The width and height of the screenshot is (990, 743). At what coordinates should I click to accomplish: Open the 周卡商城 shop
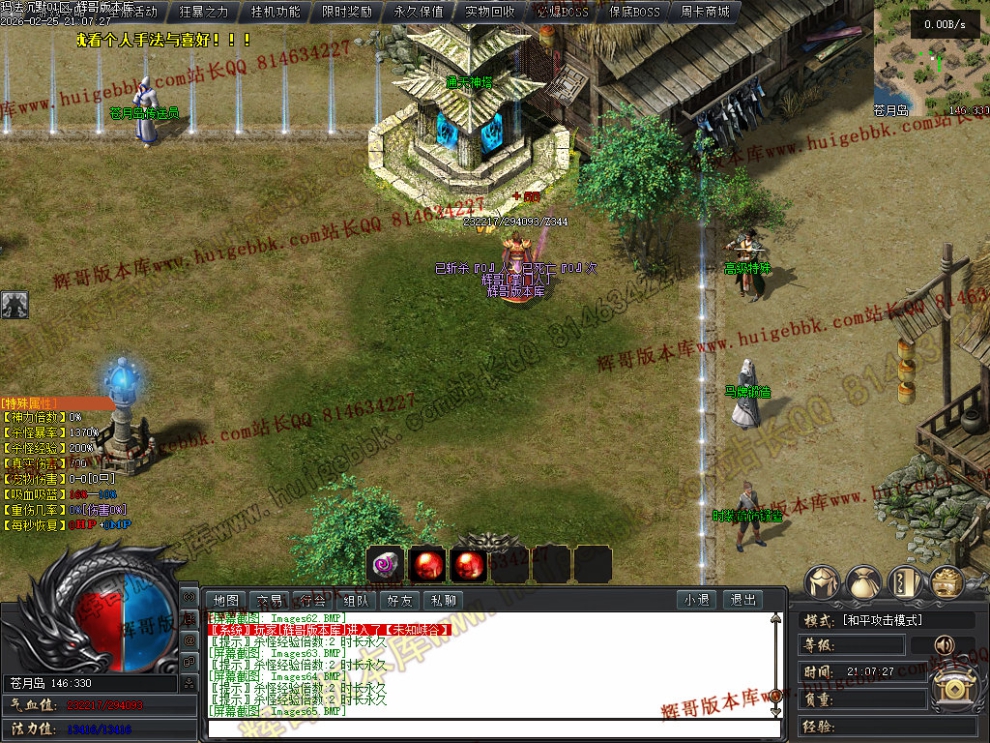[x=705, y=12]
